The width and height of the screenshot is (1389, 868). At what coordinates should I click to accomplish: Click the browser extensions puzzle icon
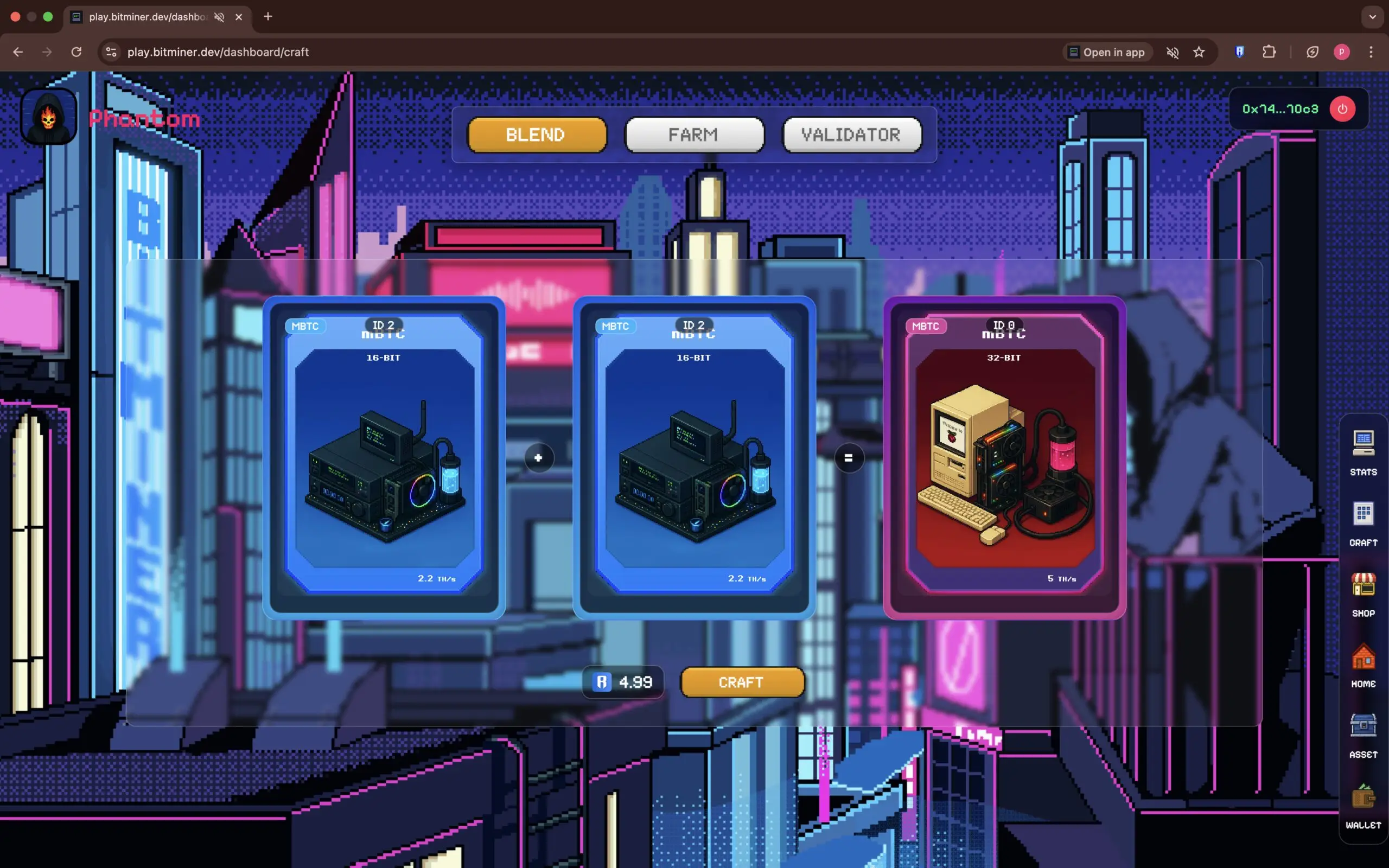click(x=1269, y=52)
